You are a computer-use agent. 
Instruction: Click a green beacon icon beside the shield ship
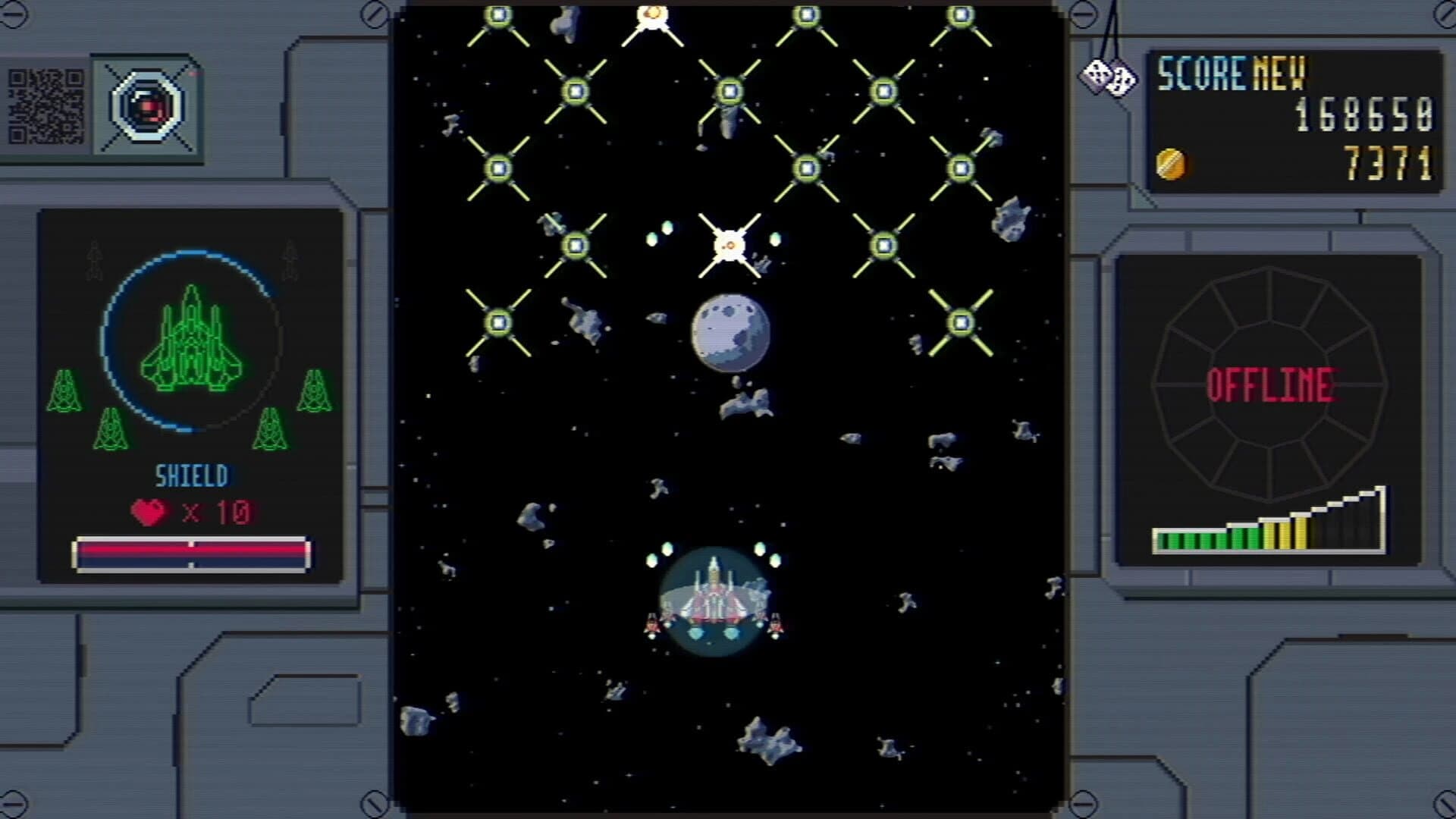click(65, 388)
